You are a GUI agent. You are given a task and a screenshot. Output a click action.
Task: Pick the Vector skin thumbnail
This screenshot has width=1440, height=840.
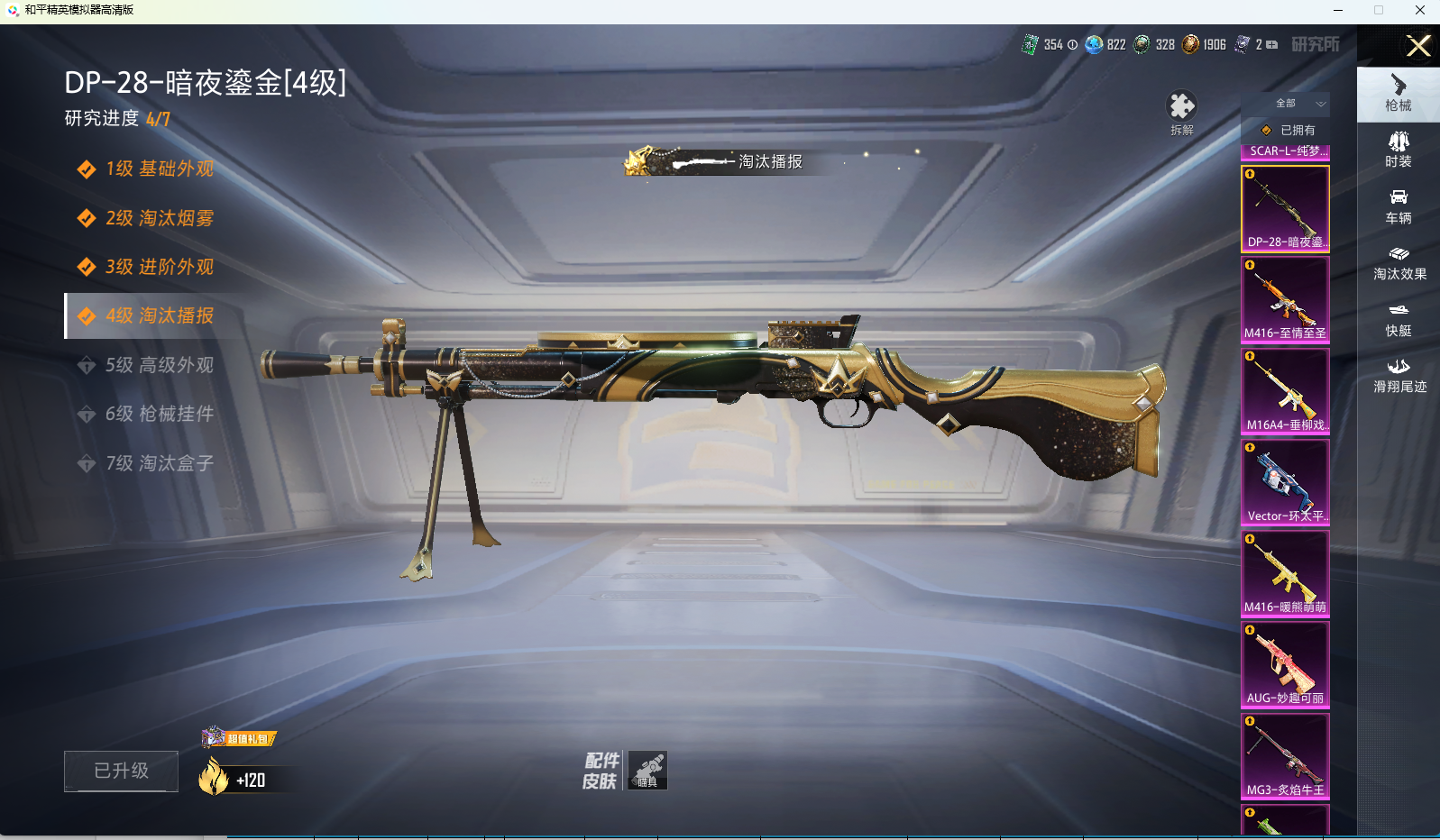(1285, 482)
